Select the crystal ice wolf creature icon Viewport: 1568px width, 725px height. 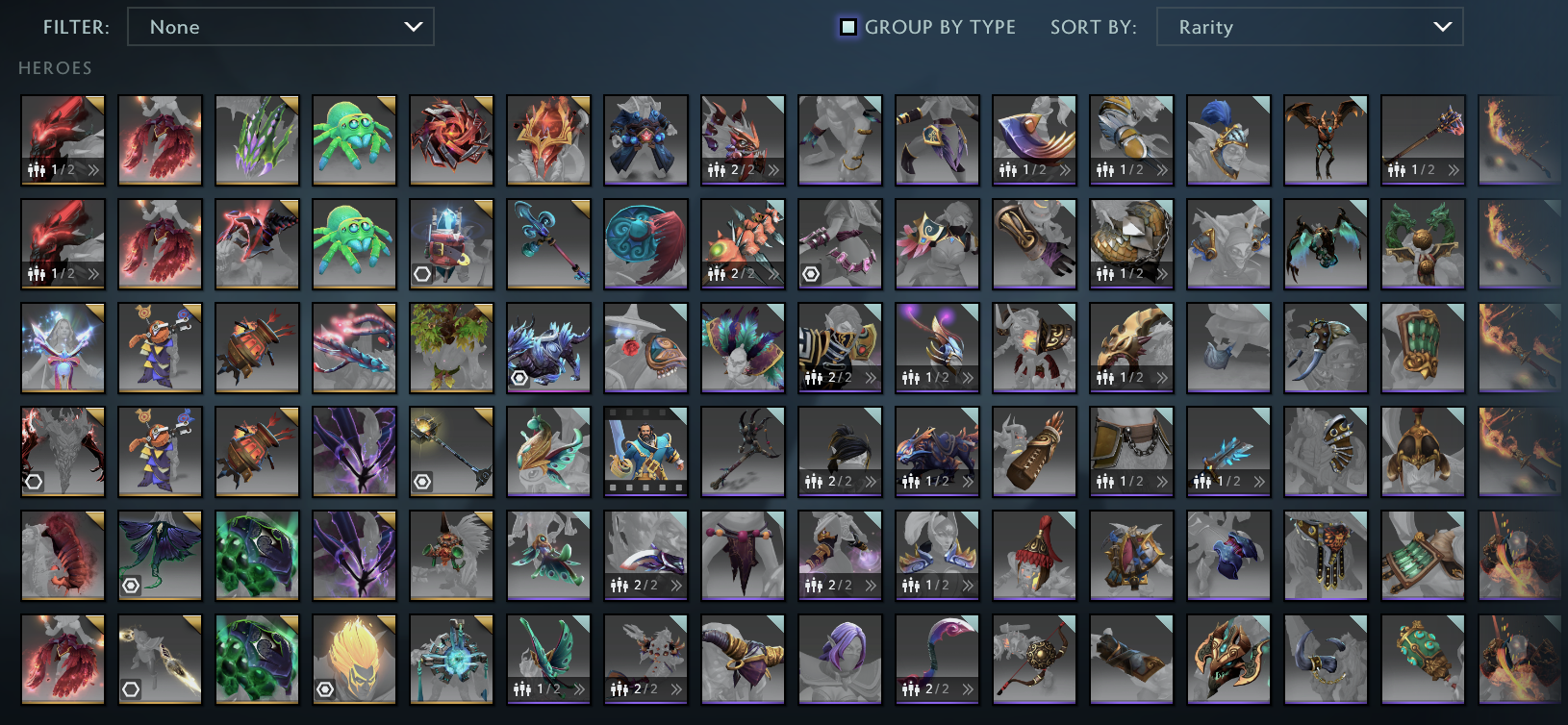(x=548, y=347)
